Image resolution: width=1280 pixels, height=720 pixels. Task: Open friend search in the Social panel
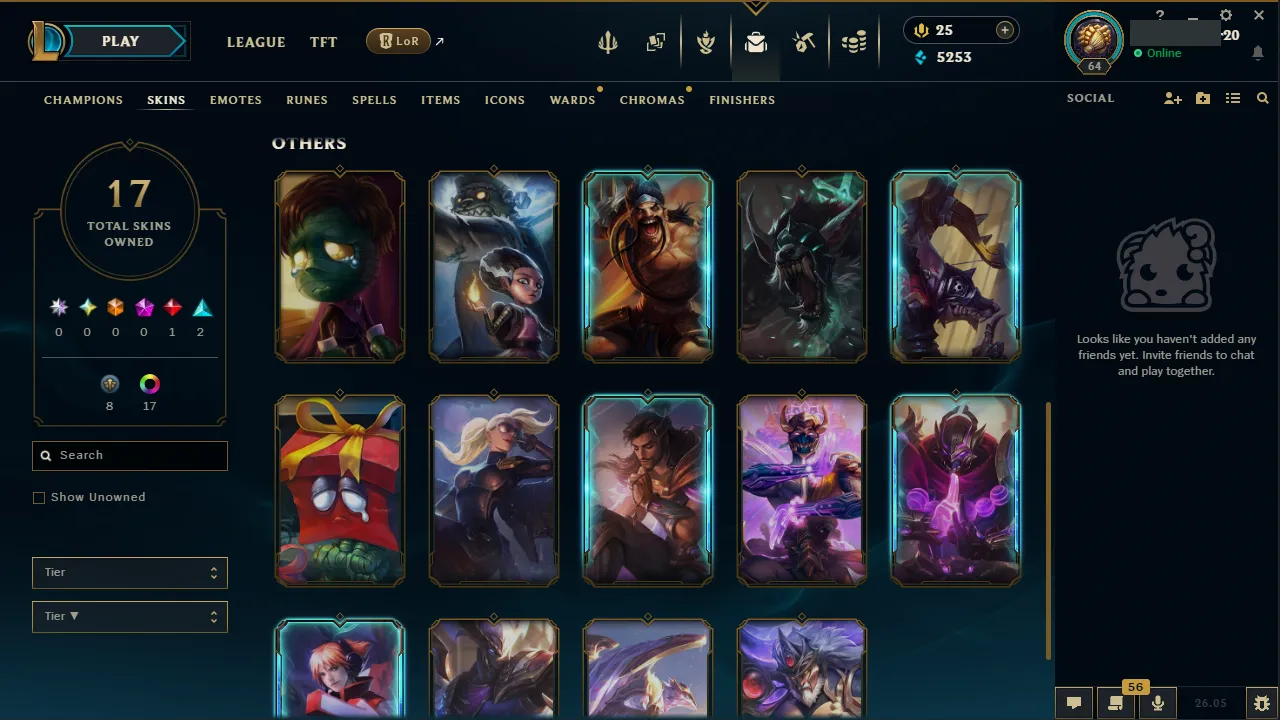[x=1262, y=98]
